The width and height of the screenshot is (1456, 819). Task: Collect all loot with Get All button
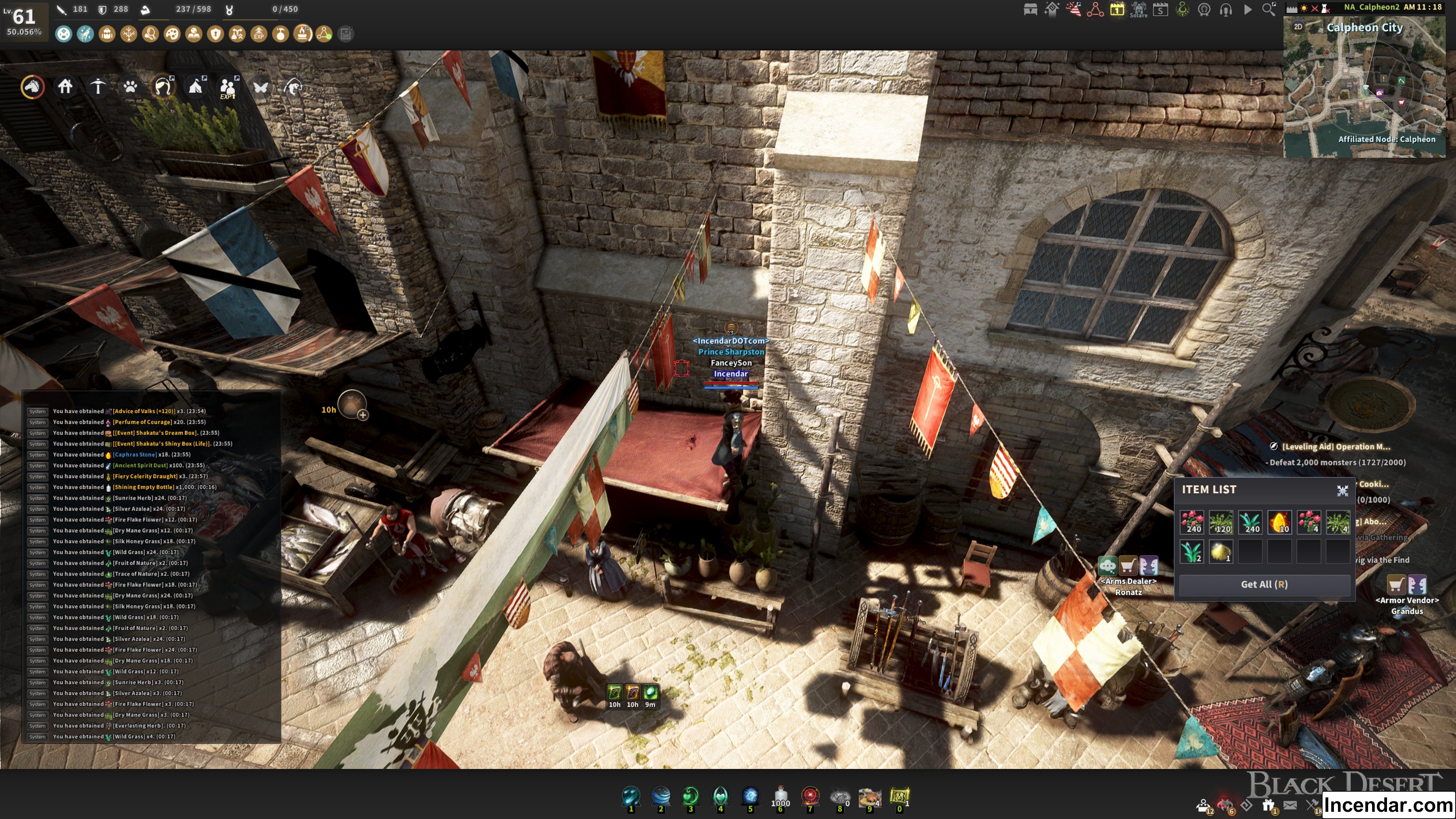1264,584
